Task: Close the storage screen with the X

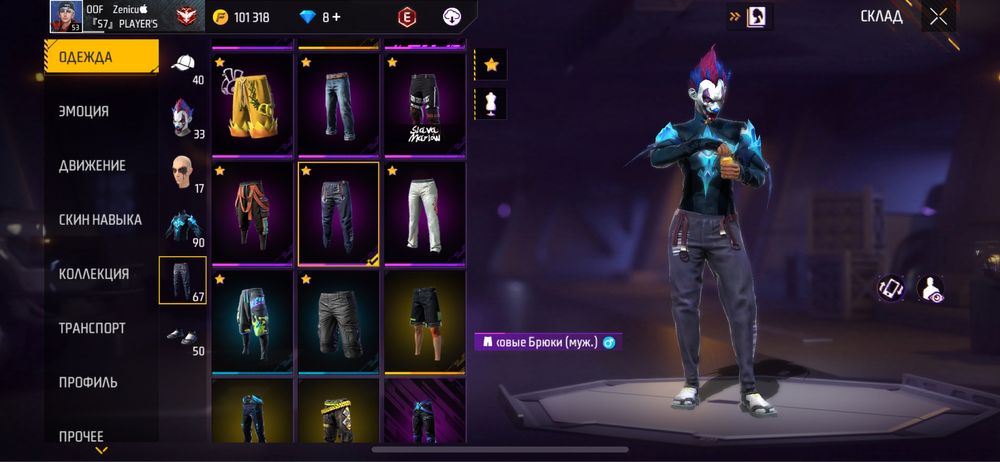Action: [938, 17]
